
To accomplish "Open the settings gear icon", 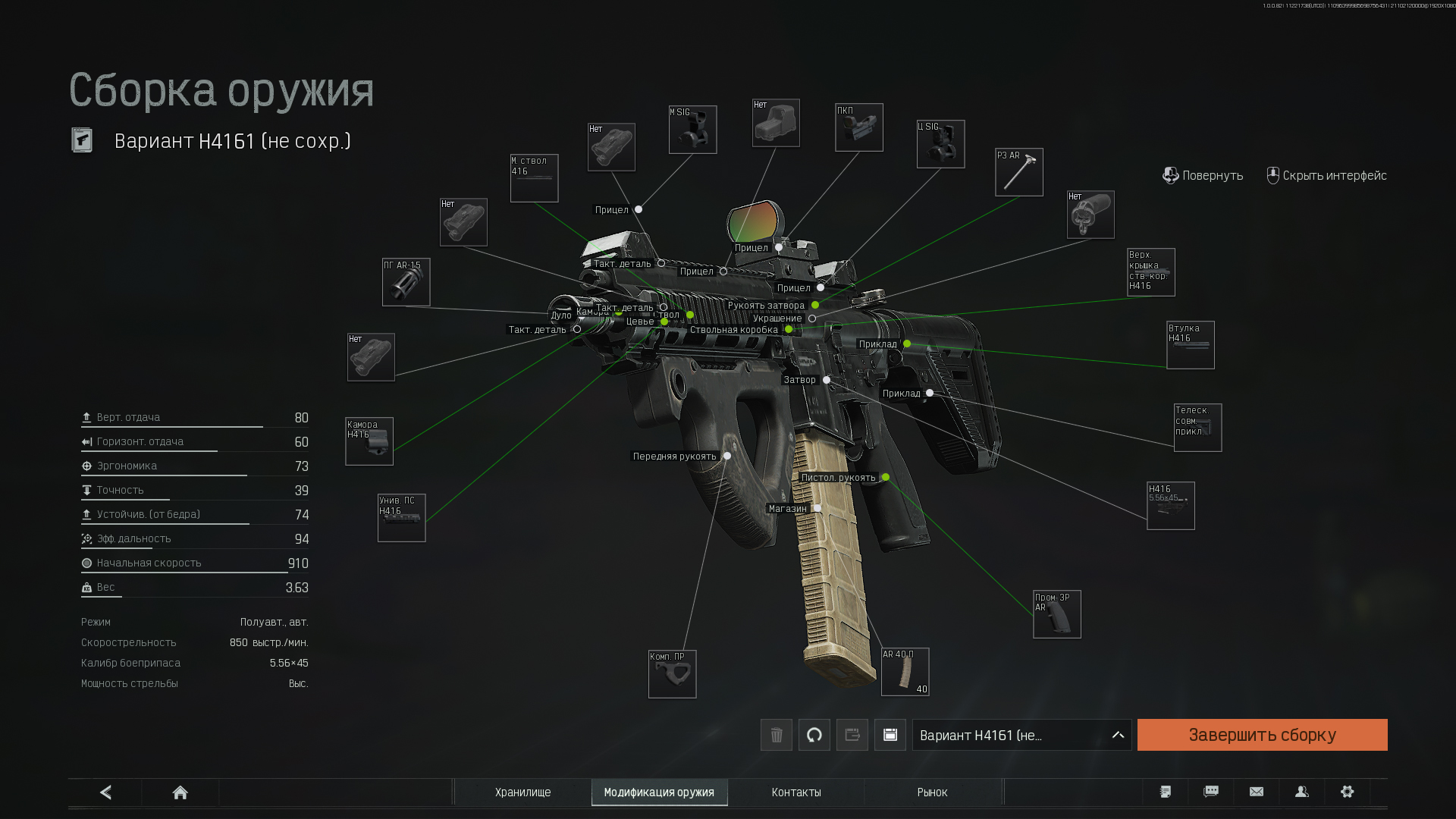I will pos(1347,792).
